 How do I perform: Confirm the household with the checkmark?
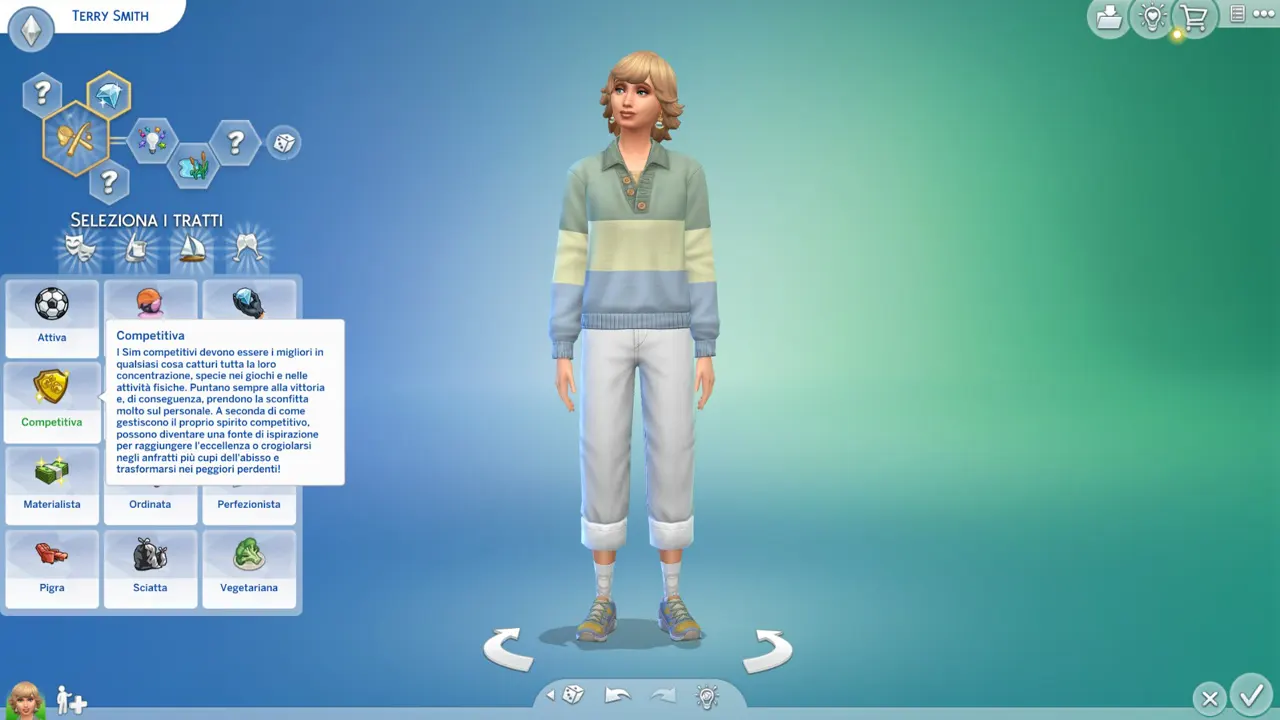click(1250, 695)
